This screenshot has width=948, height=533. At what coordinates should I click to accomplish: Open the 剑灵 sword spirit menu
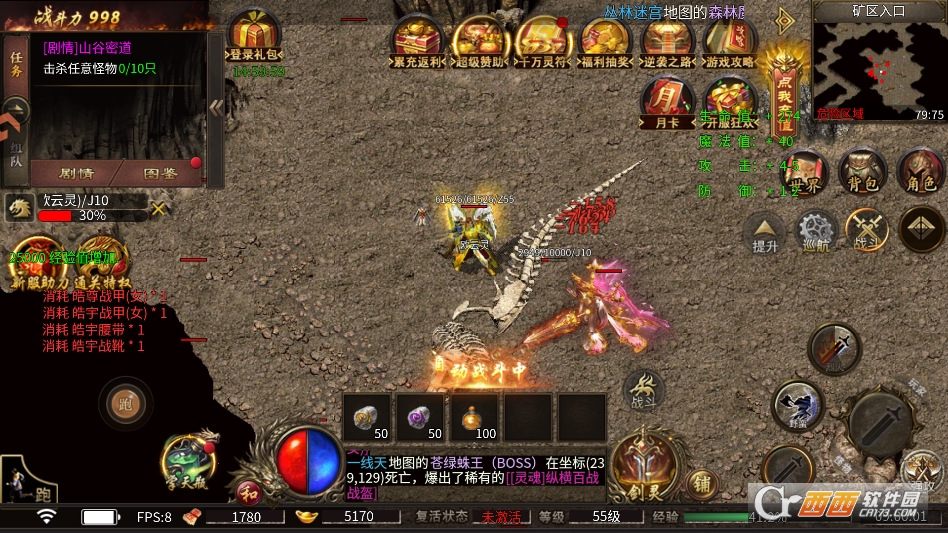pyautogui.click(x=647, y=467)
